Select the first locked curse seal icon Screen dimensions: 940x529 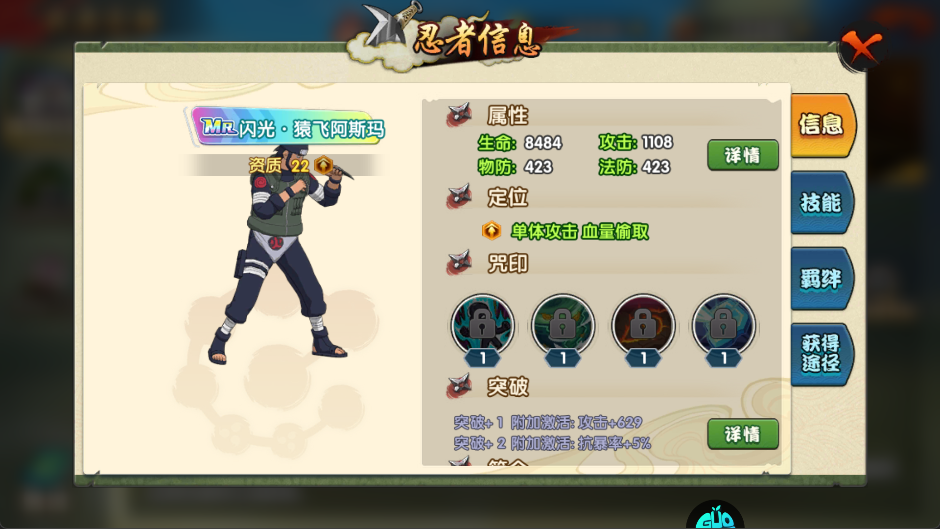tap(483, 324)
